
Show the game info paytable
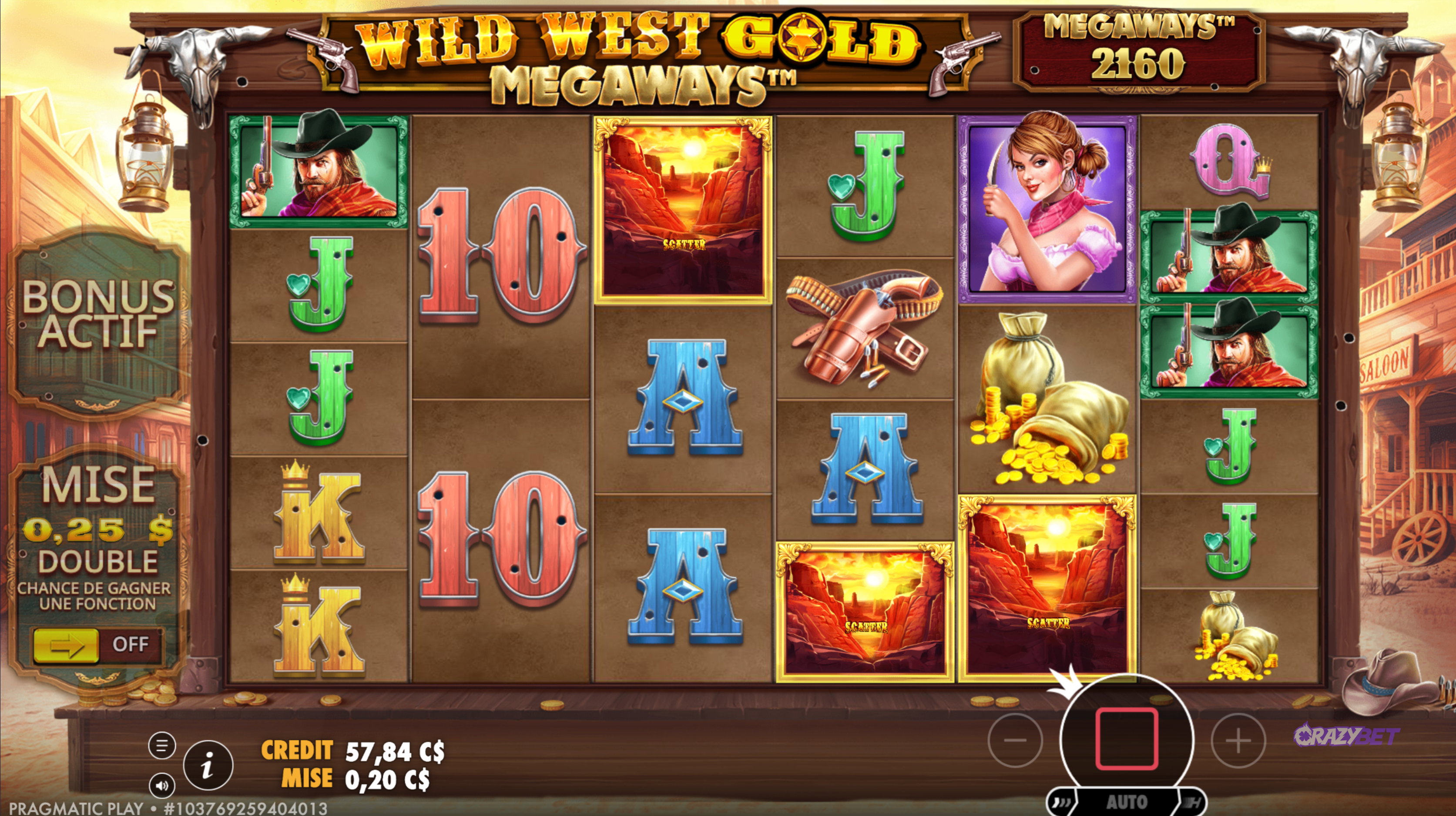coord(208,766)
